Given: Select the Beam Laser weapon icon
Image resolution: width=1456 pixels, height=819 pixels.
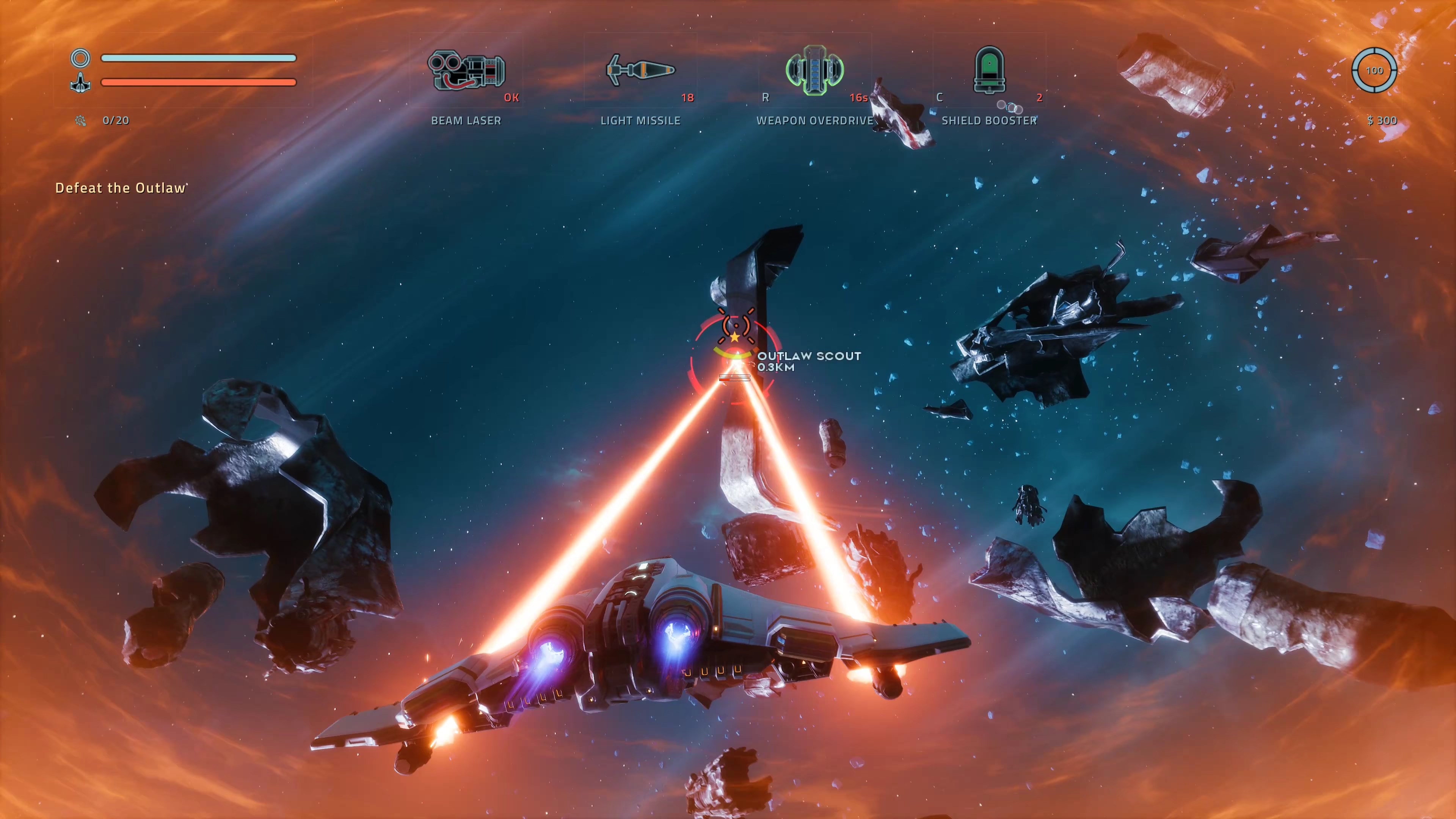Looking at the screenshot, I should click(466, 71).
